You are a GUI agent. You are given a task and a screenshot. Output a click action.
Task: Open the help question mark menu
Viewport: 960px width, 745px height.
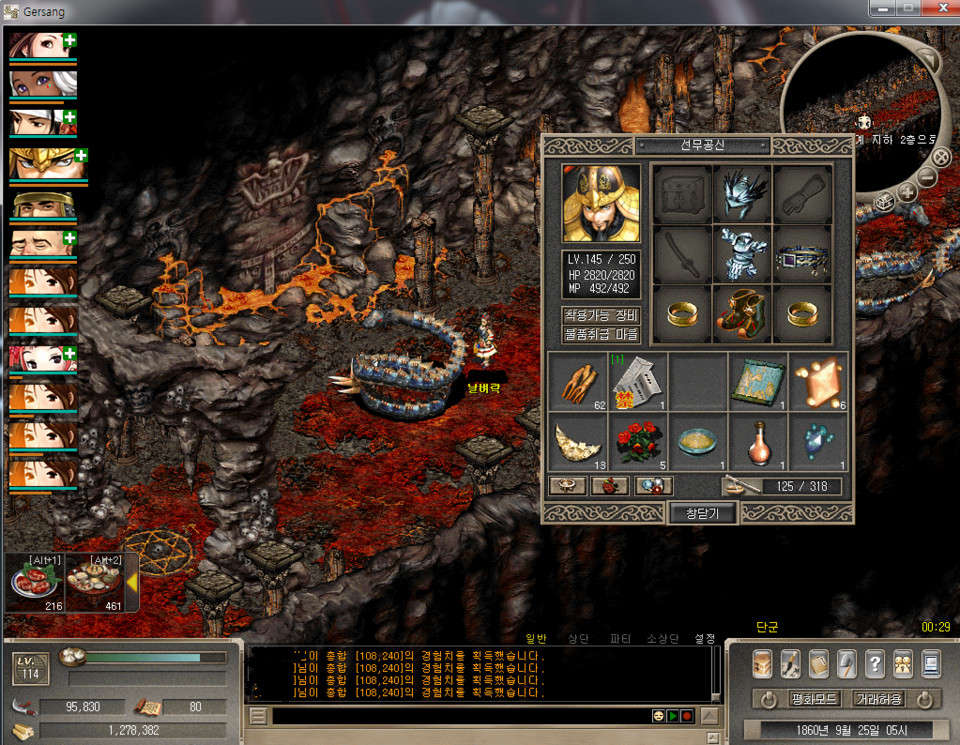(874, 664)
